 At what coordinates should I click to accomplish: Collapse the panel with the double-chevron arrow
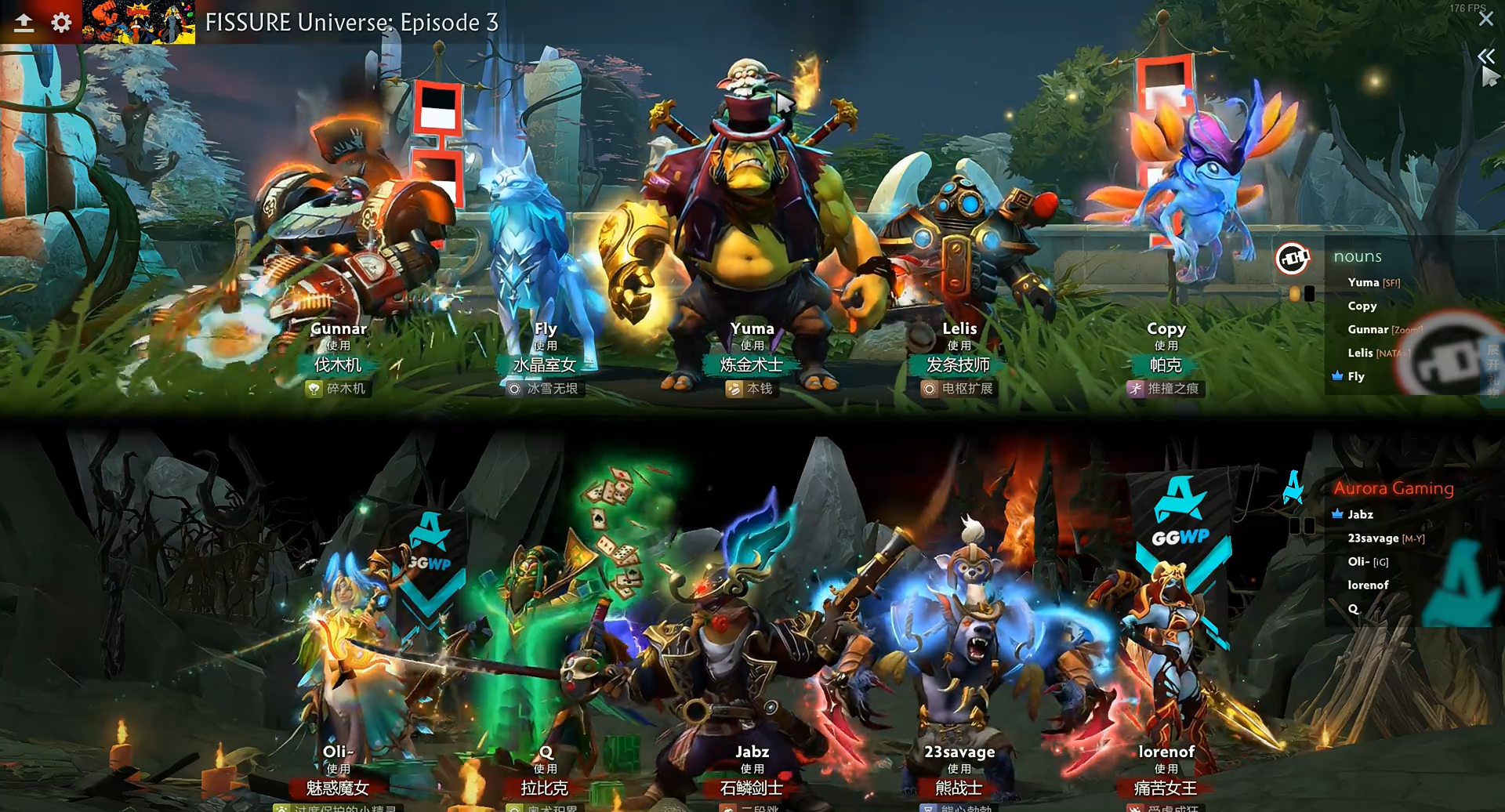click(x=1486, y=56)
